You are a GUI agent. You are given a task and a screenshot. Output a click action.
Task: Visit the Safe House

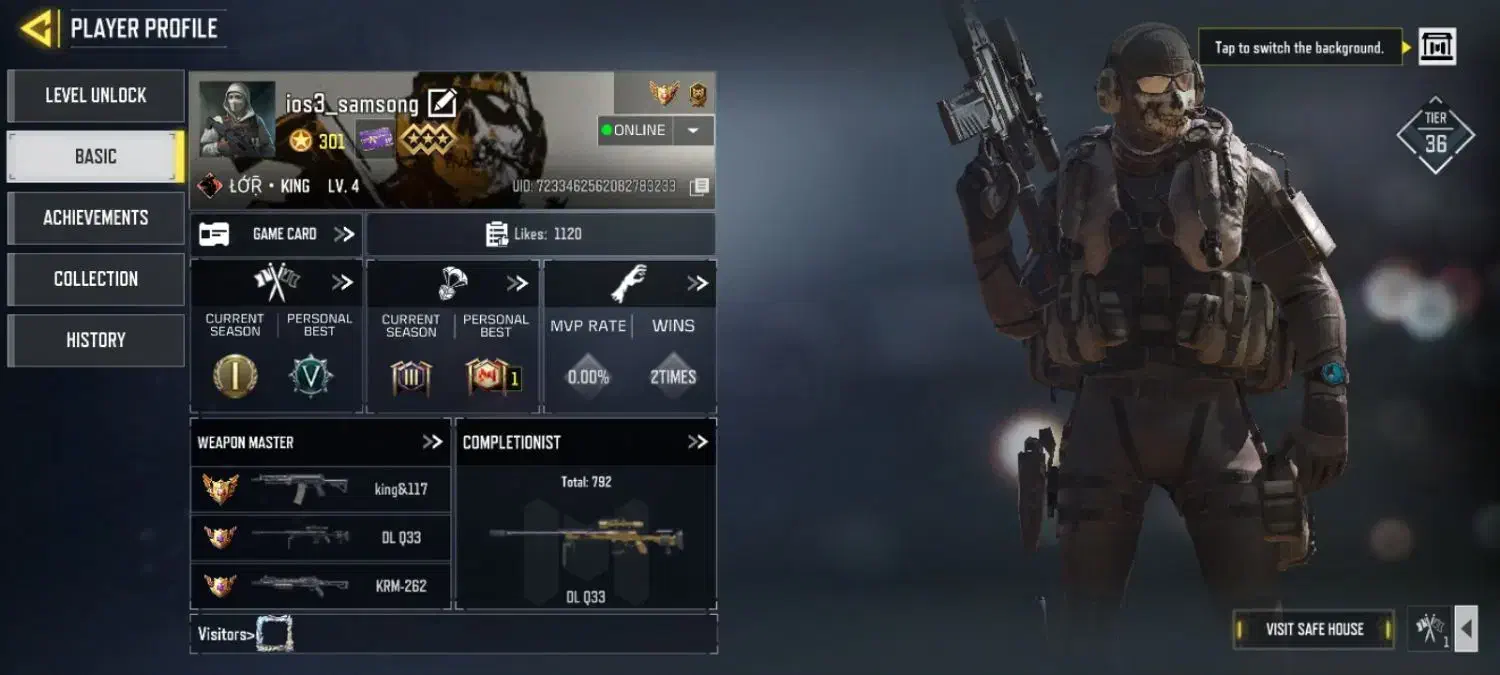pos(1314,629)
